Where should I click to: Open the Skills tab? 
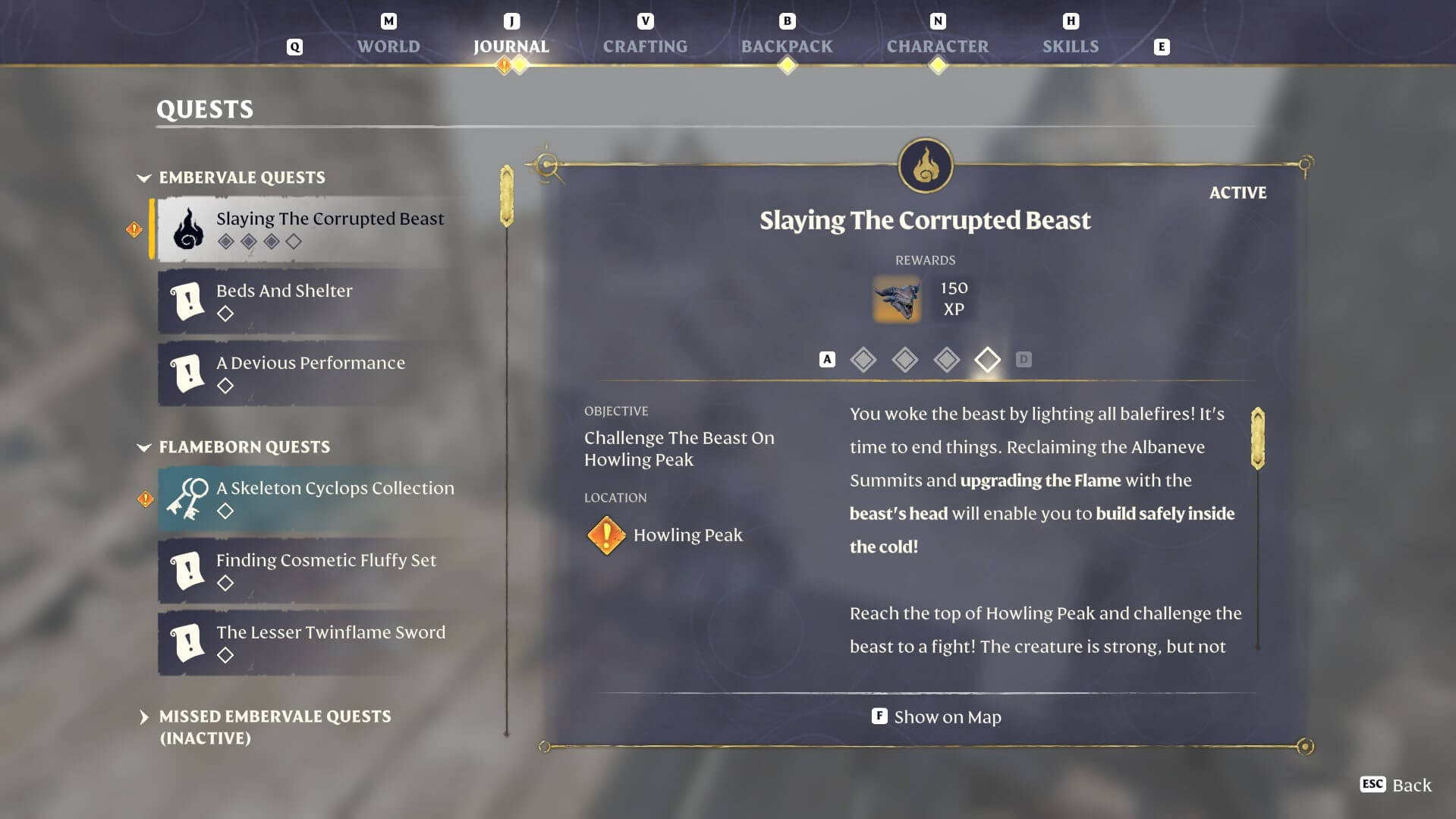pos(1070,46)
